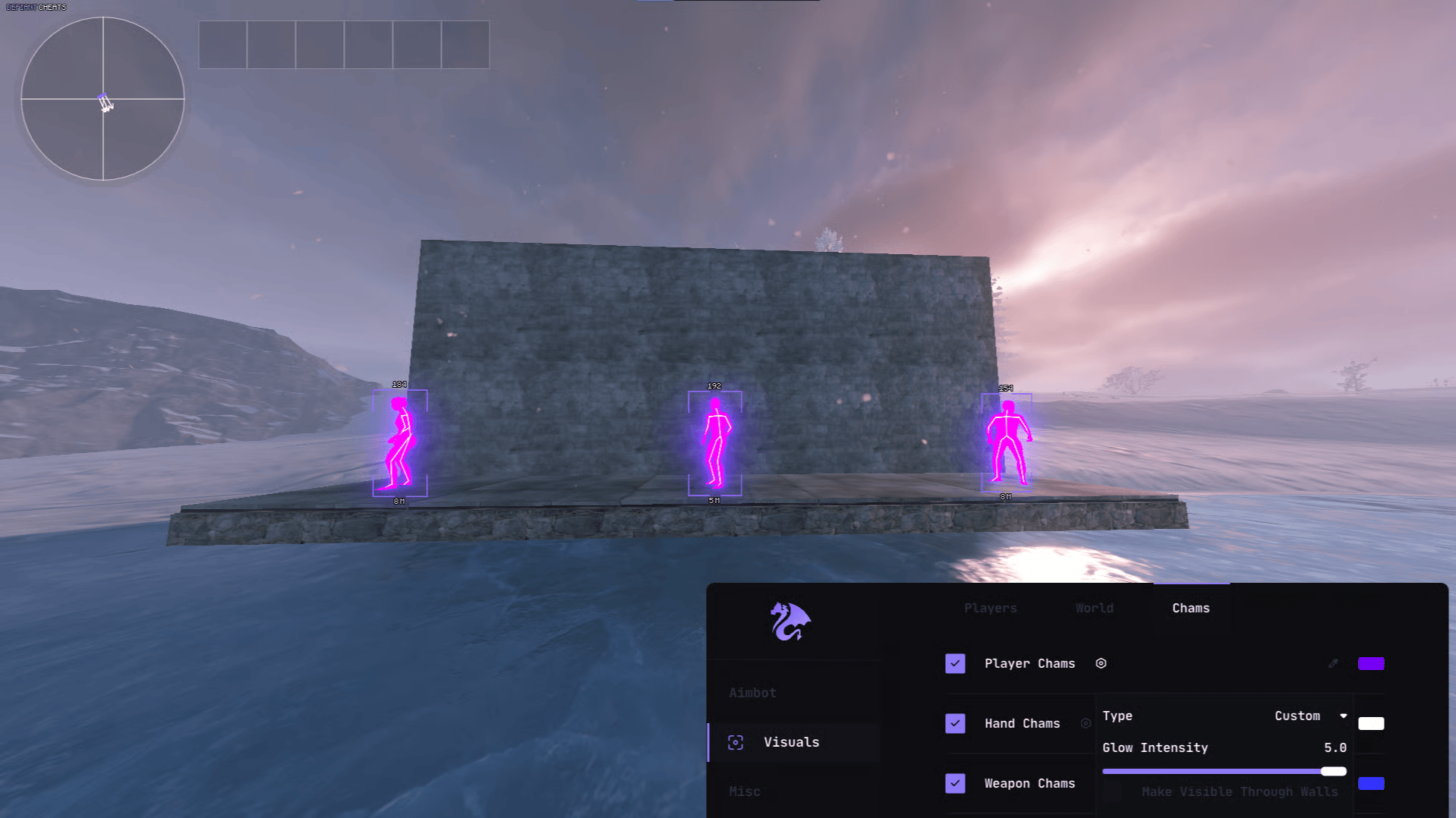This screenshot has height=818, width=1456.
Task: Expand the Make Visible Through Walls option
Action: tap(1240, 791)
